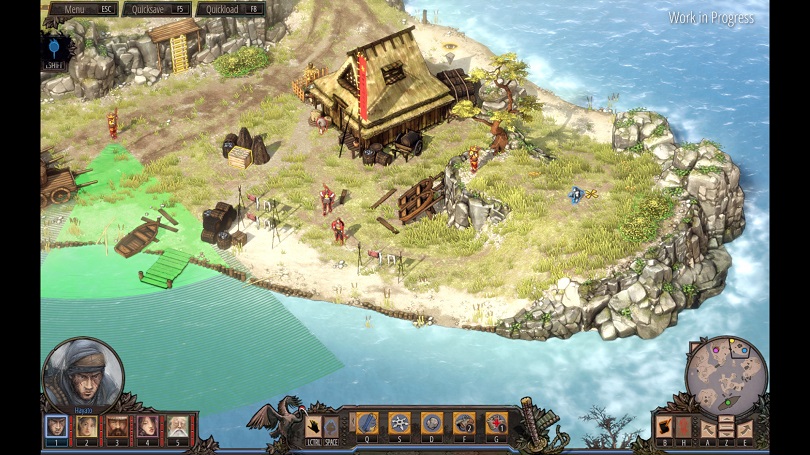Select the bearded samurai portrait
810x455 pixels.
tap(117, 426)
